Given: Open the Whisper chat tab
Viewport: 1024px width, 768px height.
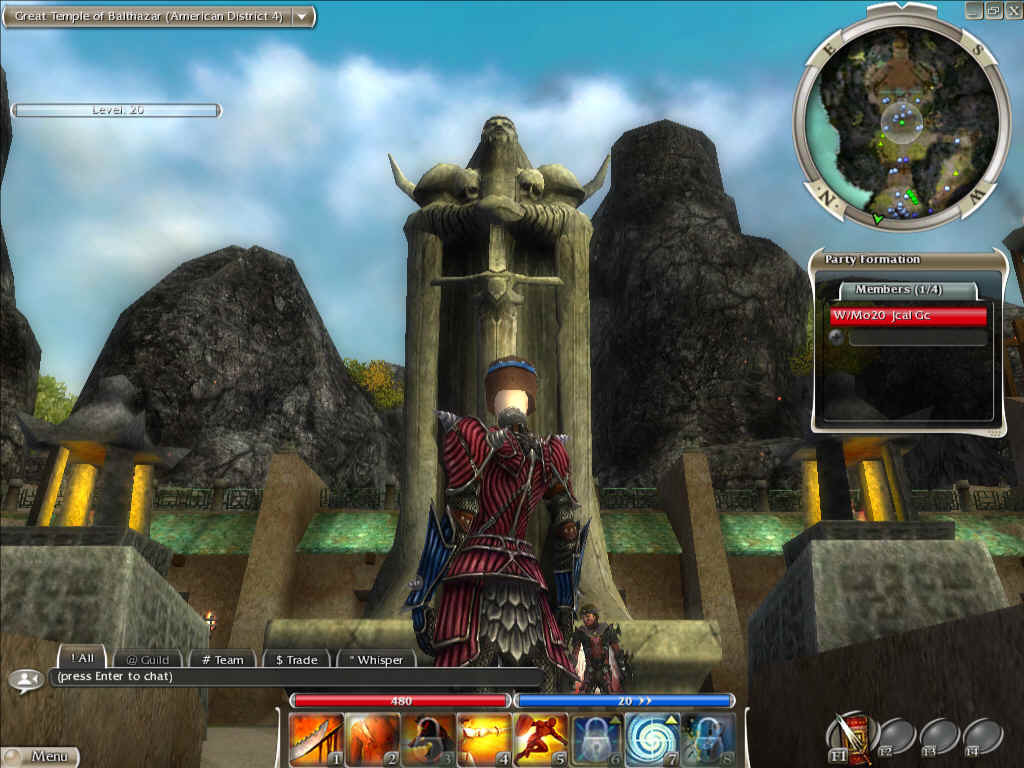Looking at the screenshot, I should tap(375, 660).
